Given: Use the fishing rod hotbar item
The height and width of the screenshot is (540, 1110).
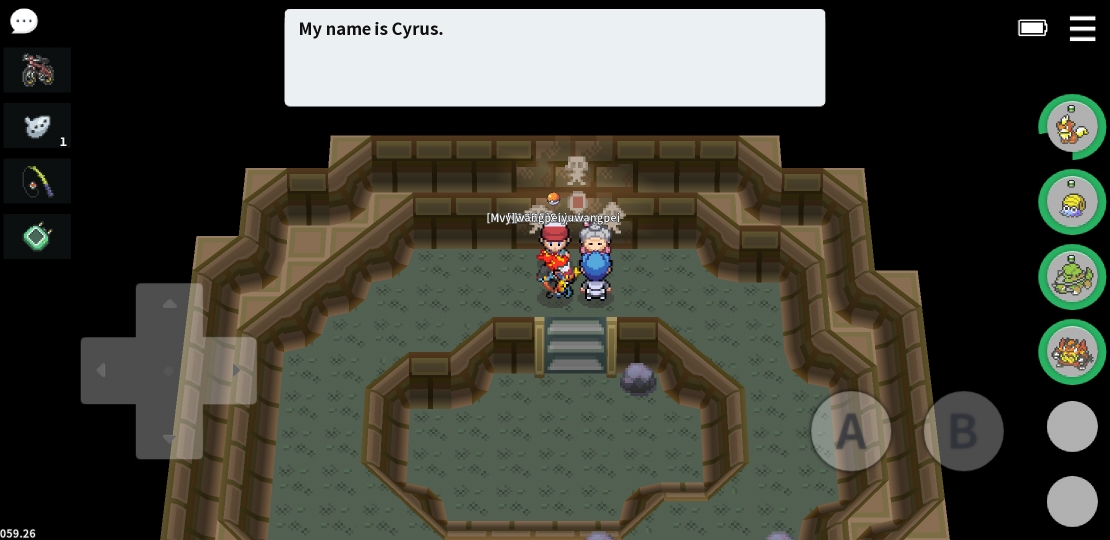Looking at the screenshot, I should [37, 181].
